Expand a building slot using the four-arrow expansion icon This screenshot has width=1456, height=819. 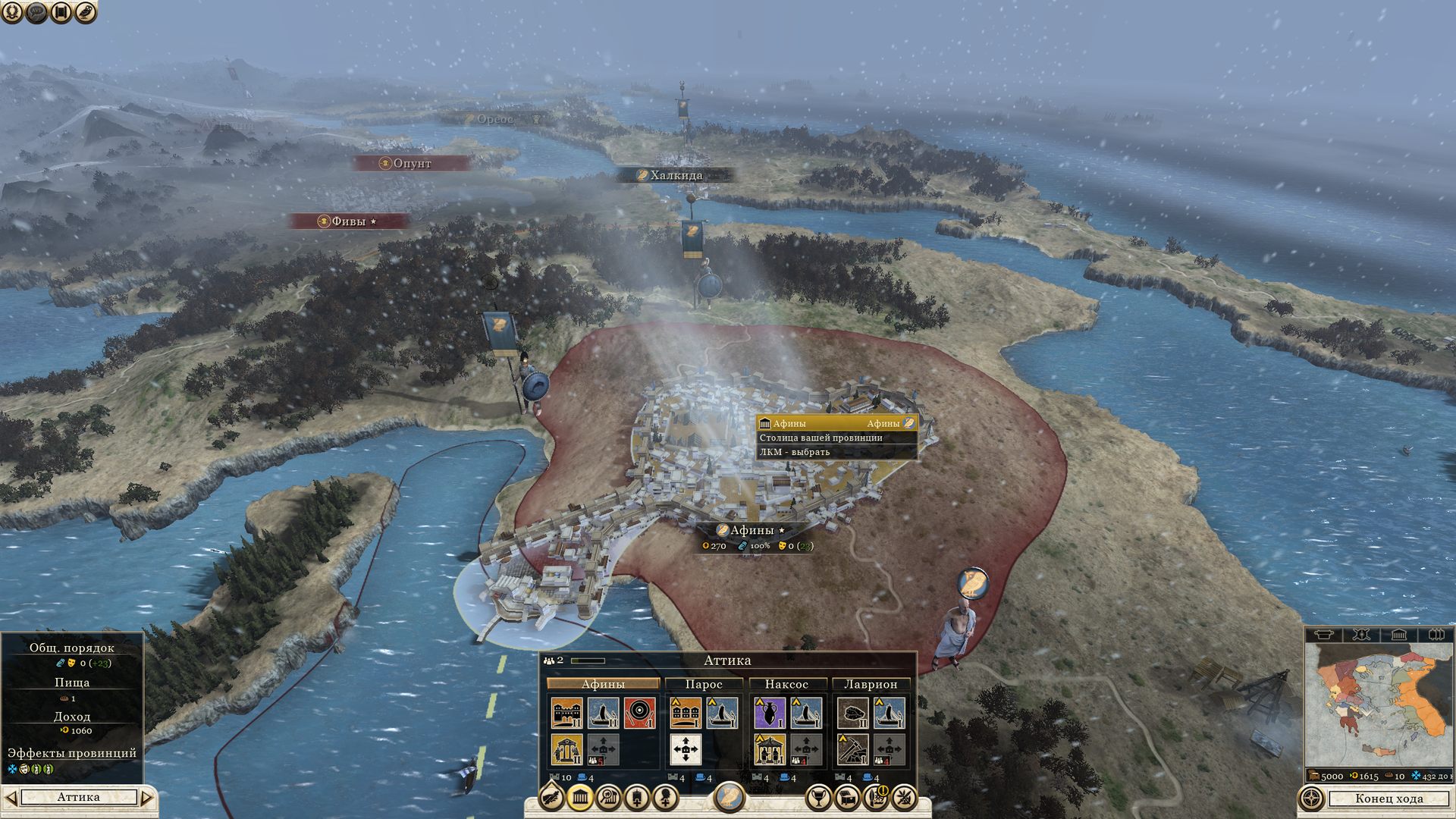686,750
